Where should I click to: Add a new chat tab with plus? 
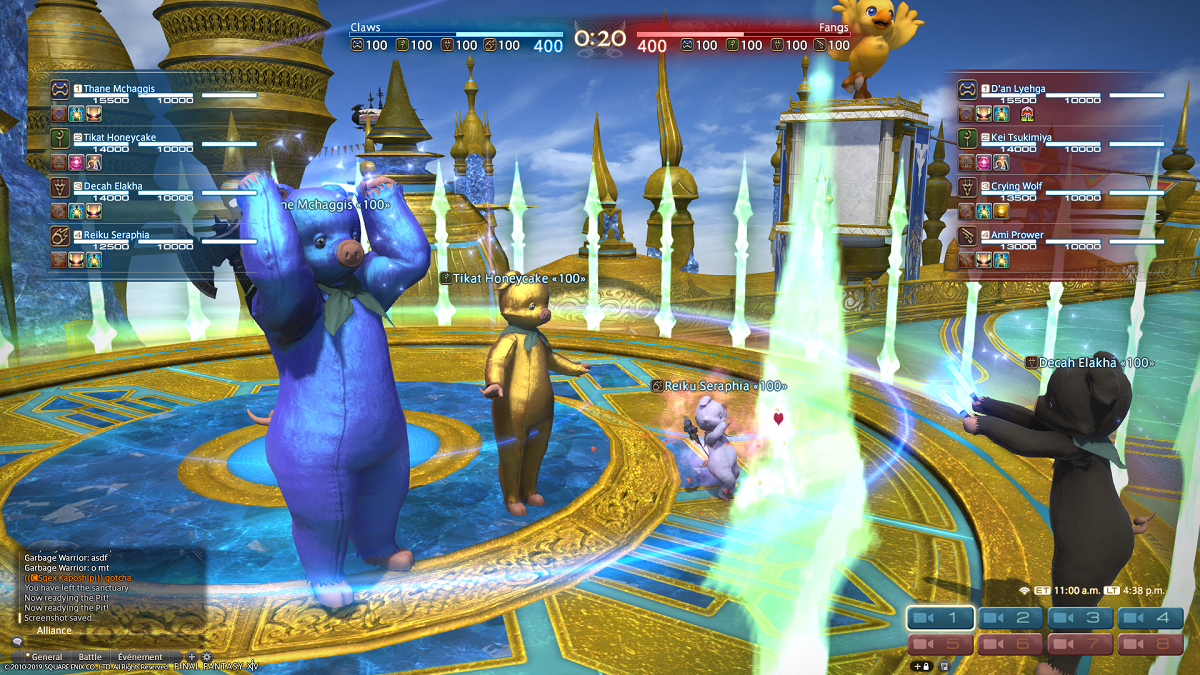[192, 657]
